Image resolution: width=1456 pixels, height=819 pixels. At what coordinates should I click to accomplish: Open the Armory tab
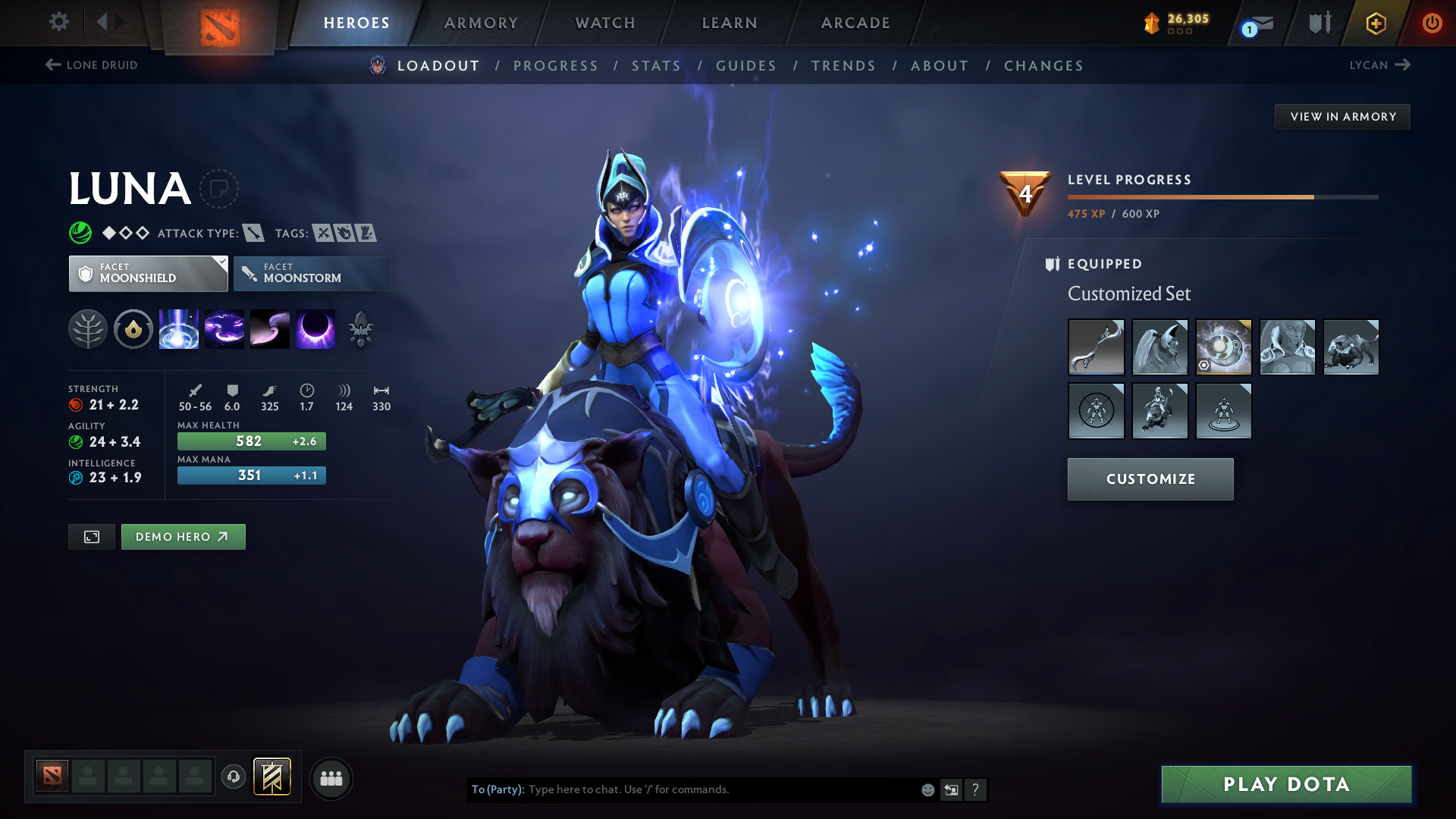(x=481, y=23)
